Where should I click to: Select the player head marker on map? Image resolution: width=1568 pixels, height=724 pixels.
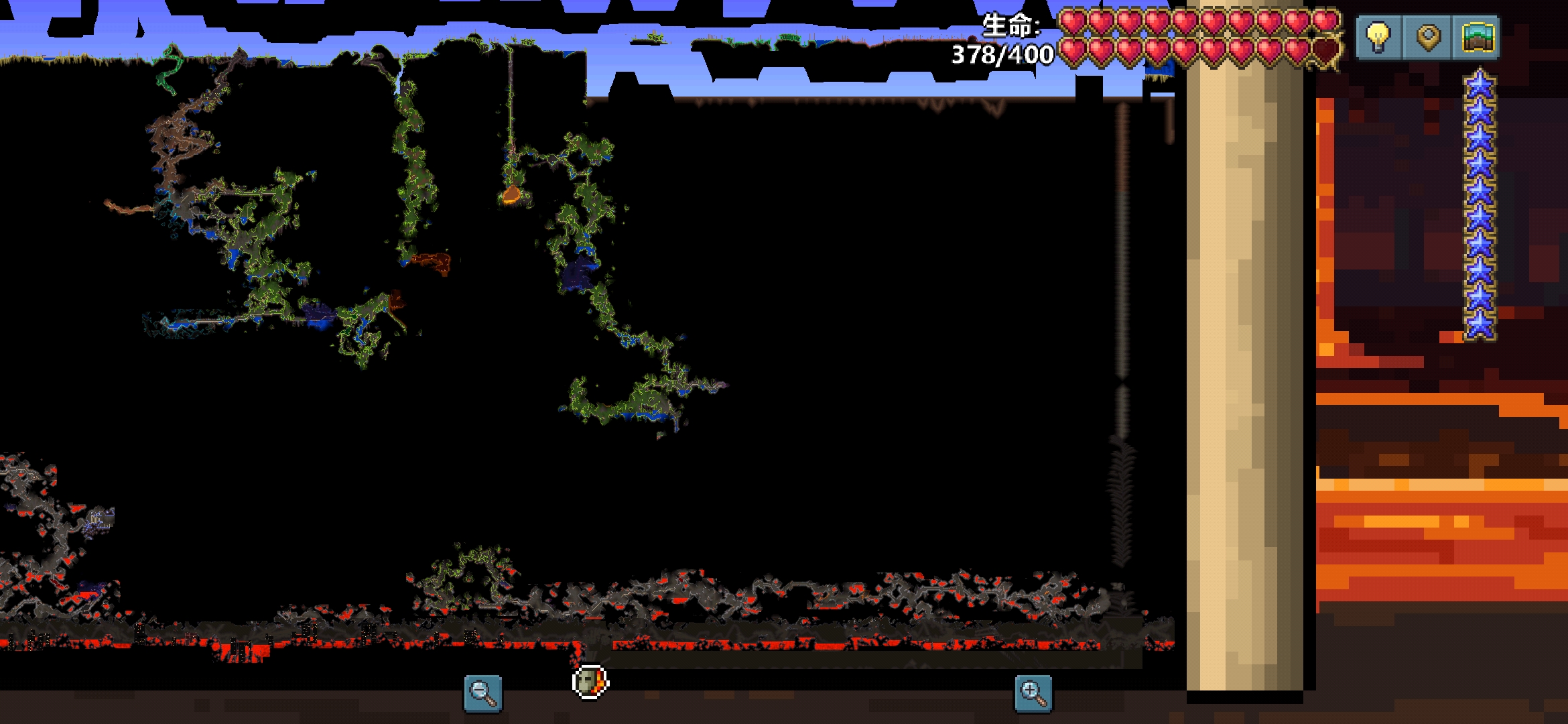pyautogui.click(x=590, y=682)
